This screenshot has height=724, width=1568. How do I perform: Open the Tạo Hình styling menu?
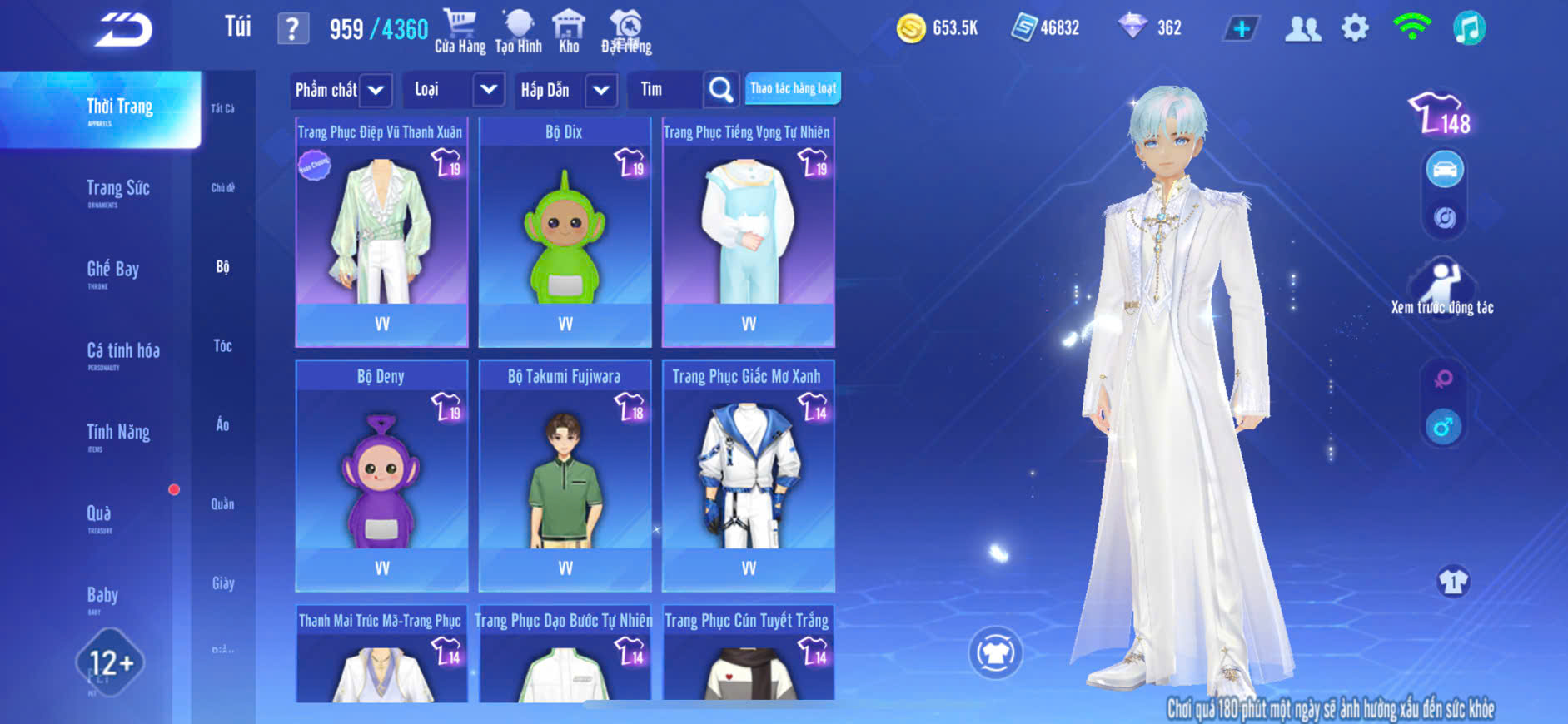518,32
